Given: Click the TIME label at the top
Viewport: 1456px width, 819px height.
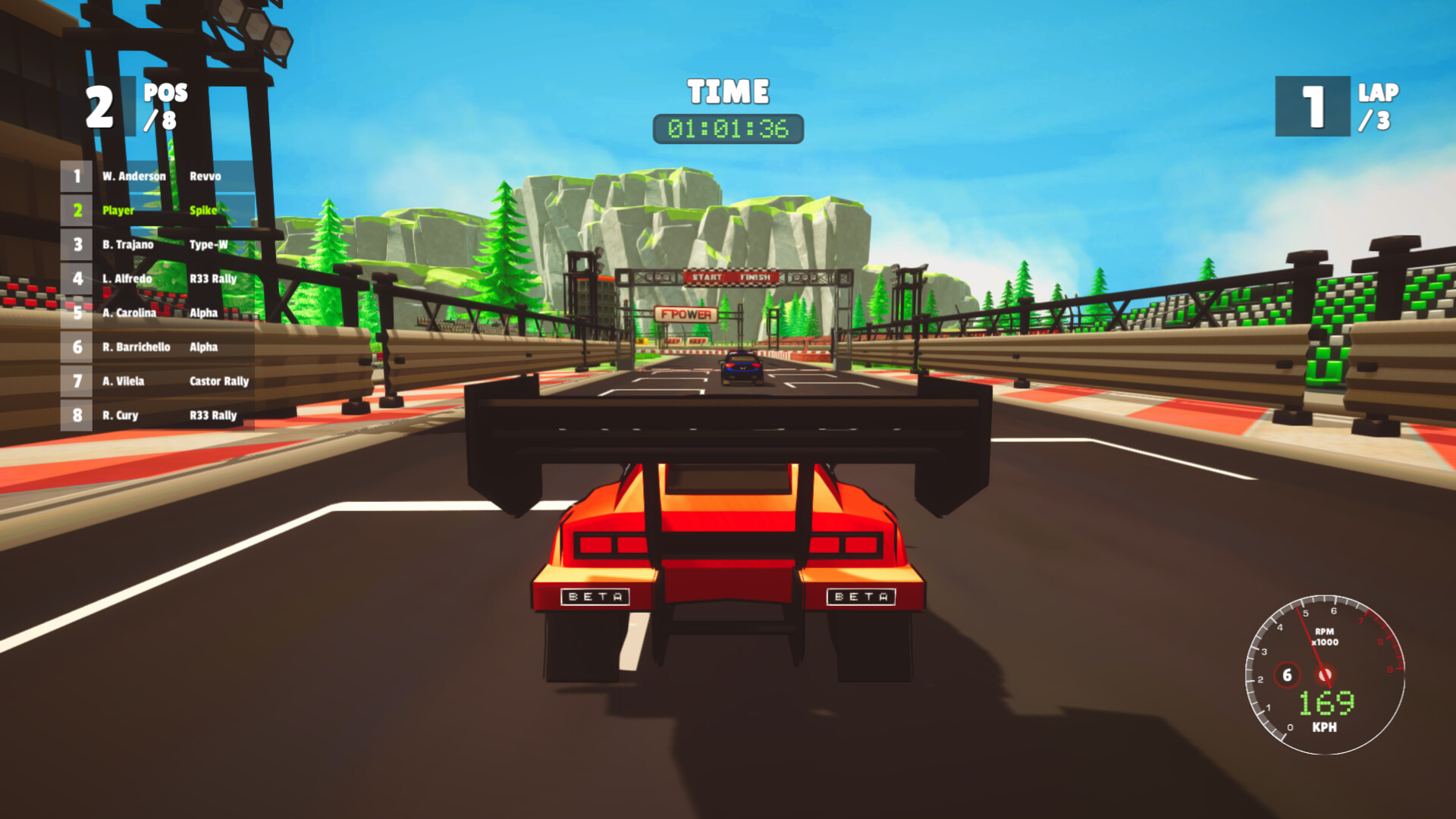Looking at the screenshot, I should [x=727, y=91].
